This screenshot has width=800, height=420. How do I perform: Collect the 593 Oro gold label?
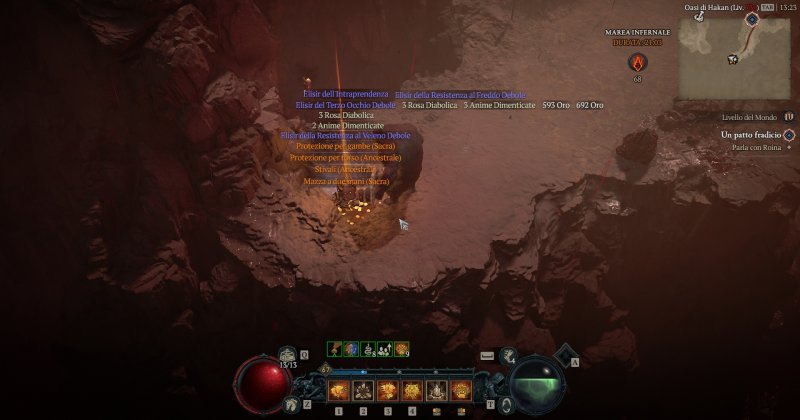[x=556, y=105]
